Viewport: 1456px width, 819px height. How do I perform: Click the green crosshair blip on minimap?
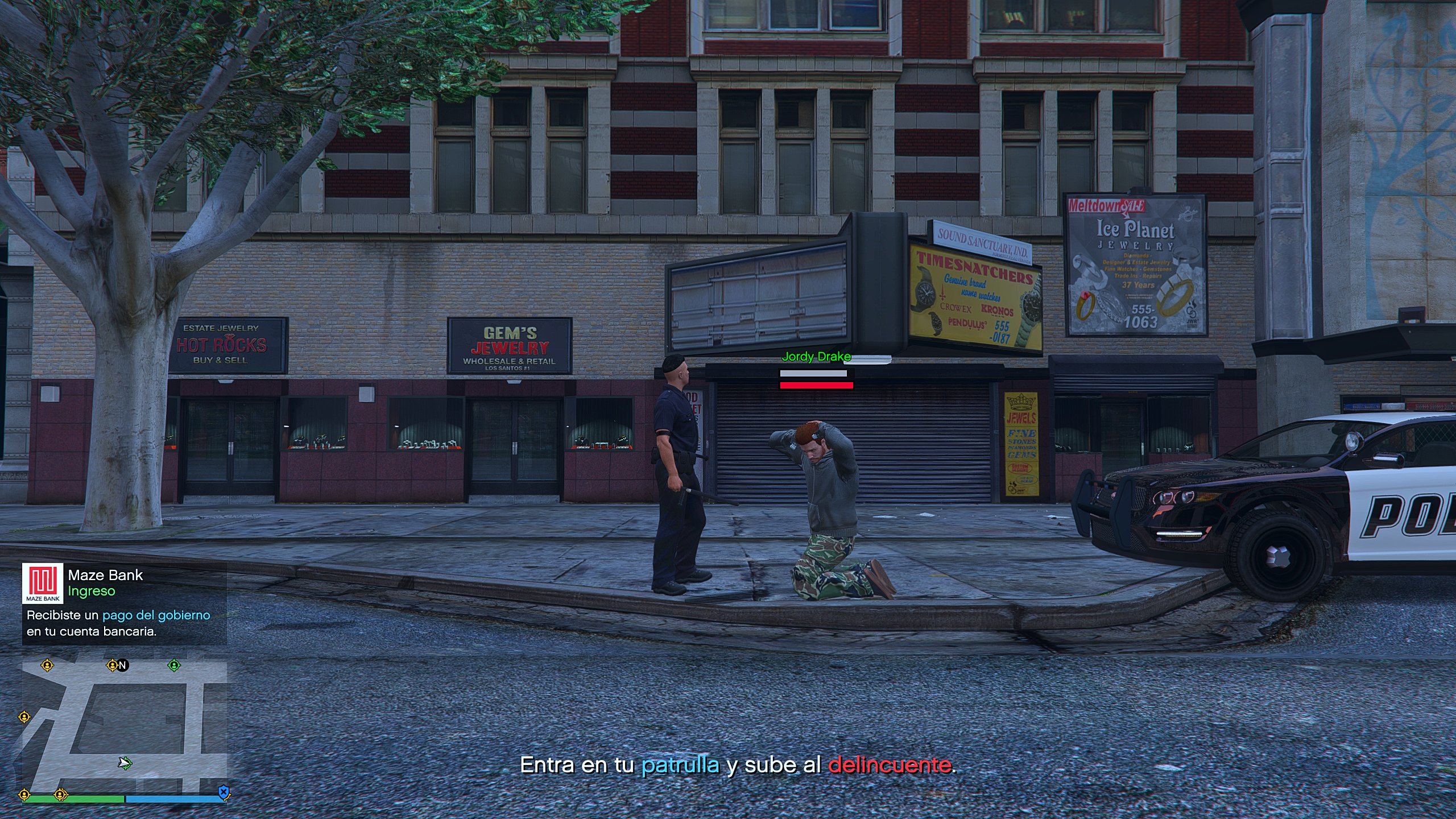pyautogui.click(x=174, y=665)
